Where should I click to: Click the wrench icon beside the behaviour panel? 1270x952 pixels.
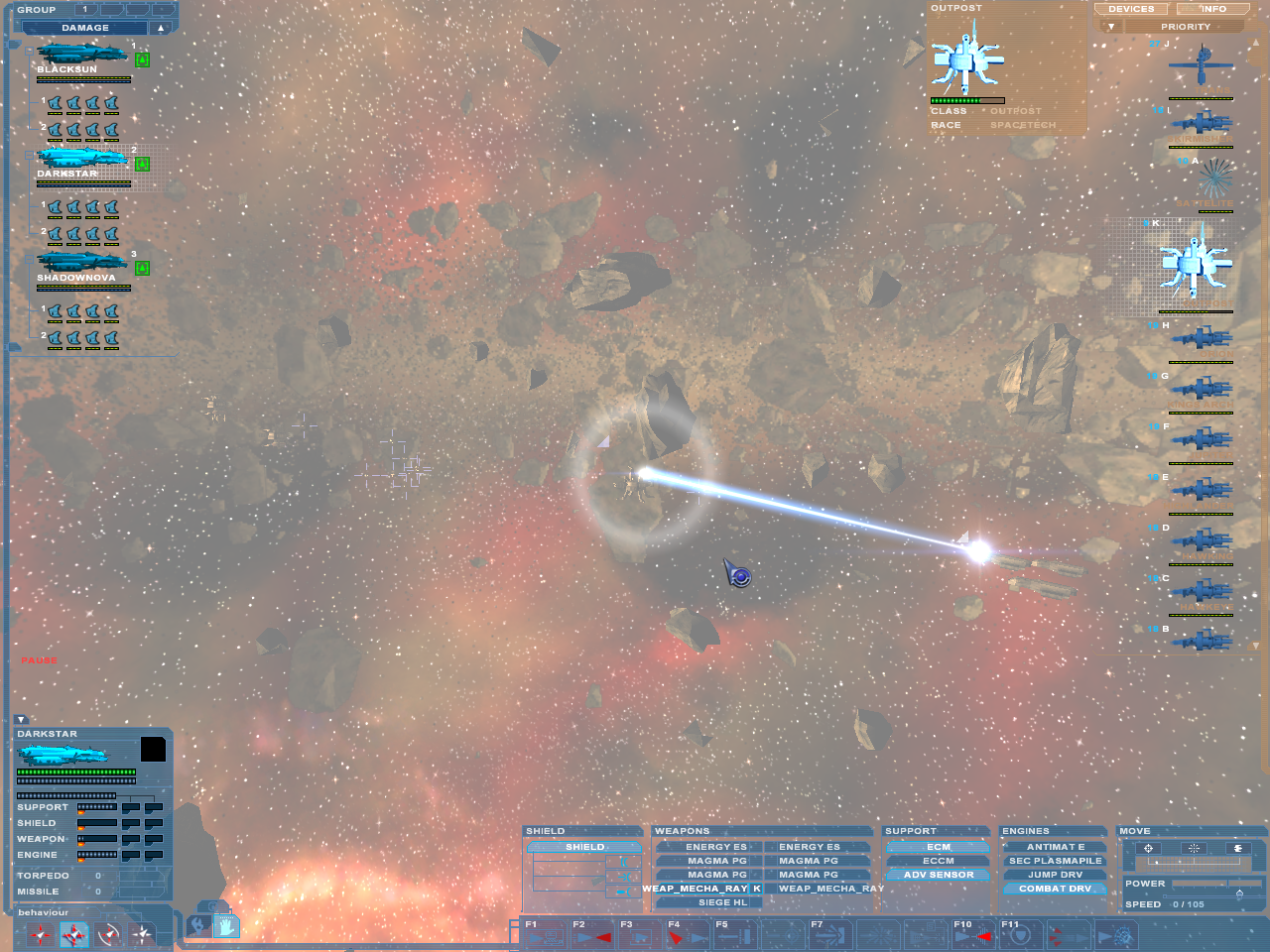[x=197, y=926]
